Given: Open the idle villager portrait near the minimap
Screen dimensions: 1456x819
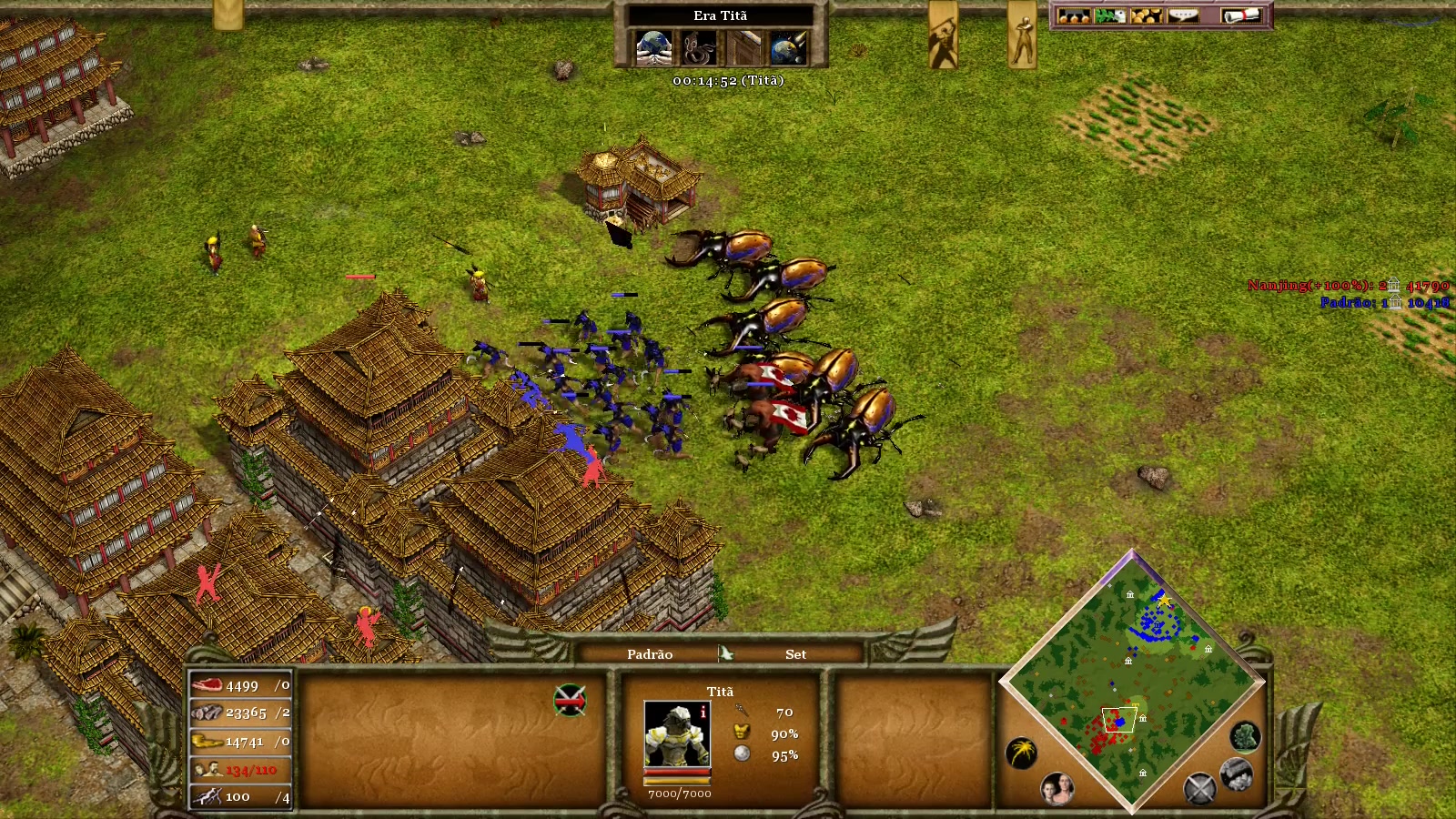Looking at the screenshot, I should 1056,790.
